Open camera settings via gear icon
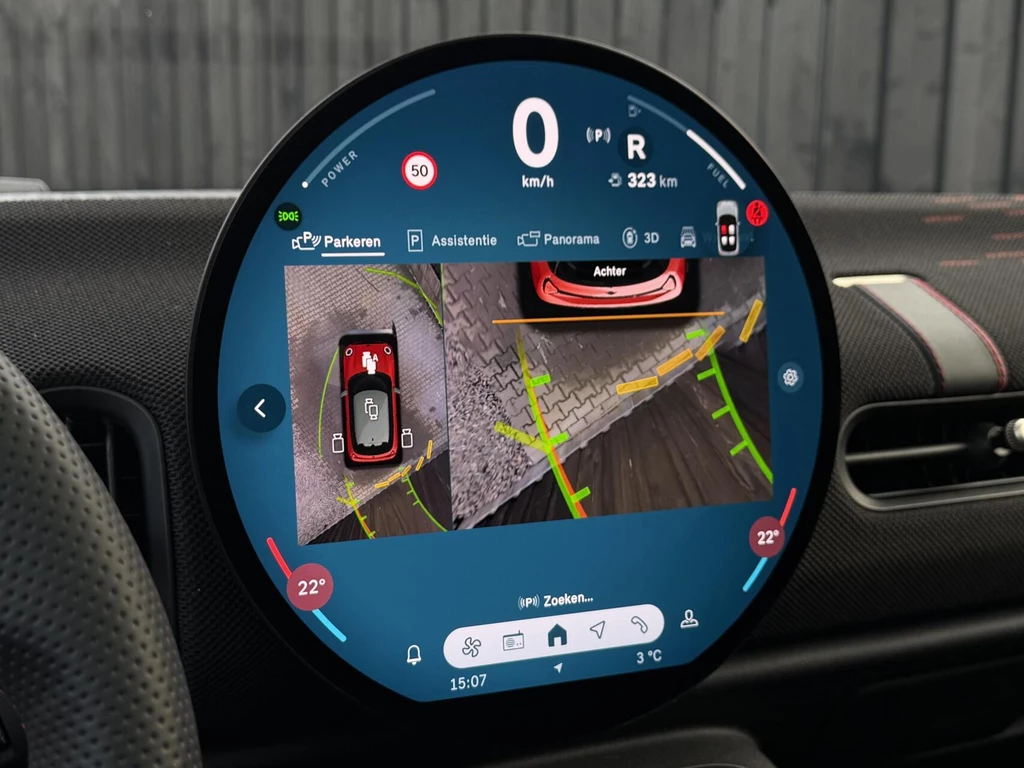Image resolution: width=1024 pixels, height=768 pixels. point(791,377)
